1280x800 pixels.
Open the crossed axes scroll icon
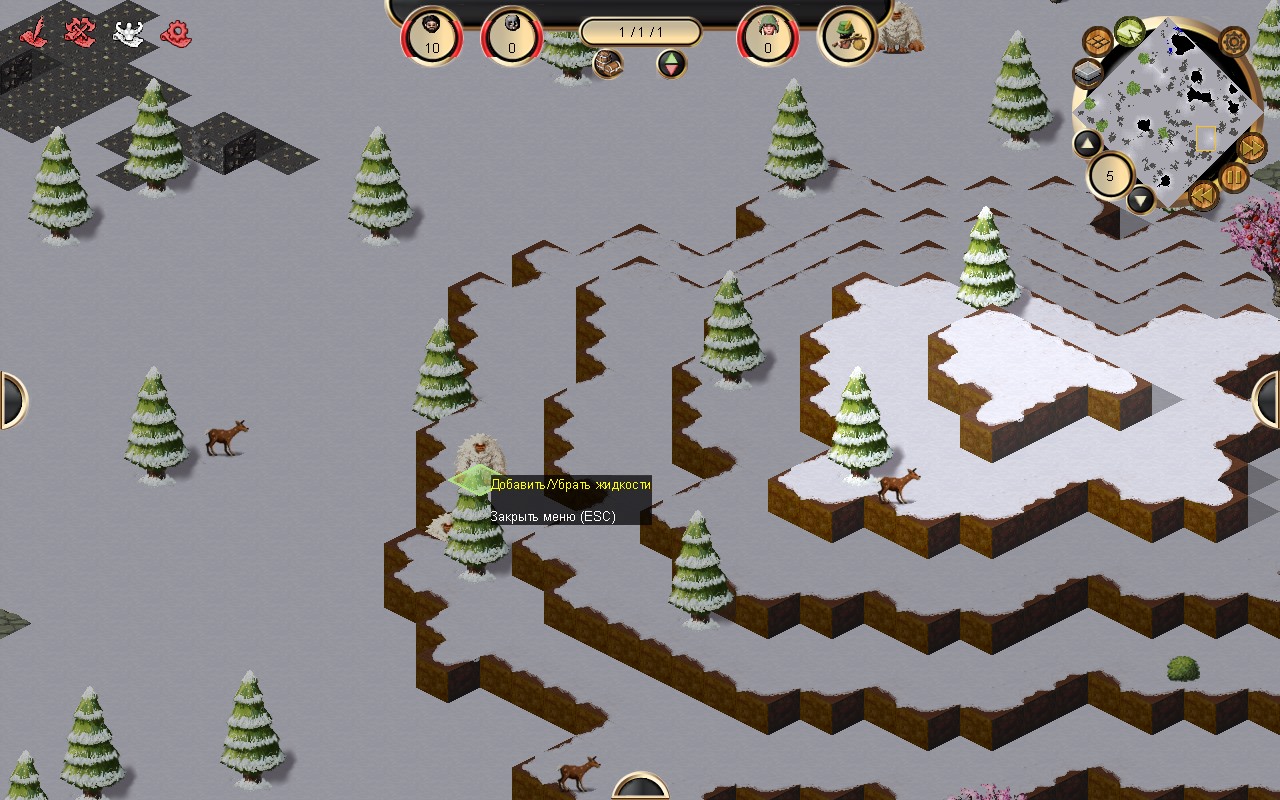point(80,32)
